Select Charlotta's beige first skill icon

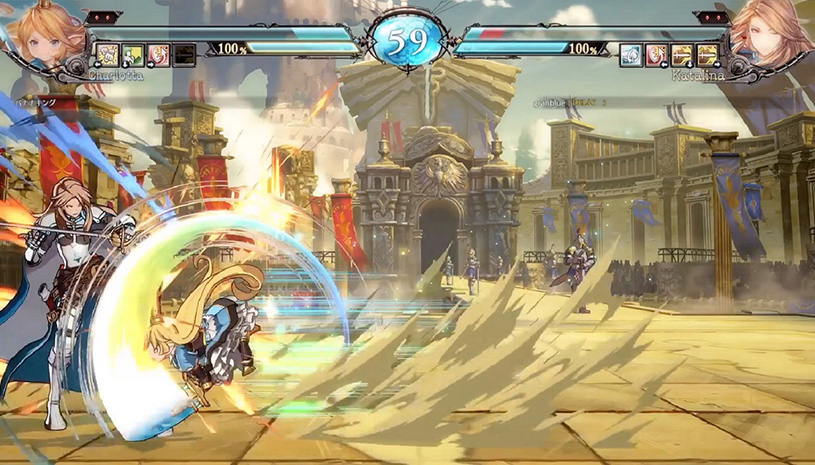[107, 54]
